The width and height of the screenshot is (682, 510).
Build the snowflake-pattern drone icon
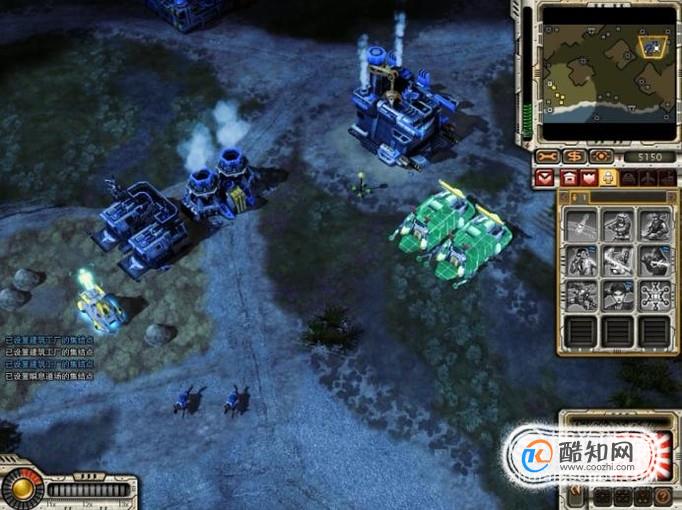(x=655, y=295)
